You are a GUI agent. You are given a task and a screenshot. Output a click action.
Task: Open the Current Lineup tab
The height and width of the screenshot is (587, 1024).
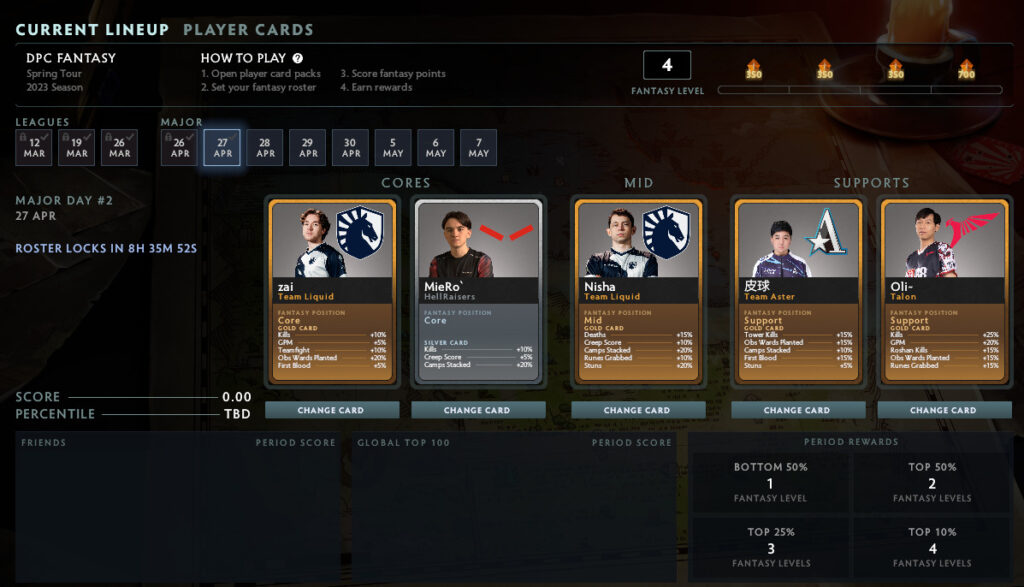(x=92, y=30)
